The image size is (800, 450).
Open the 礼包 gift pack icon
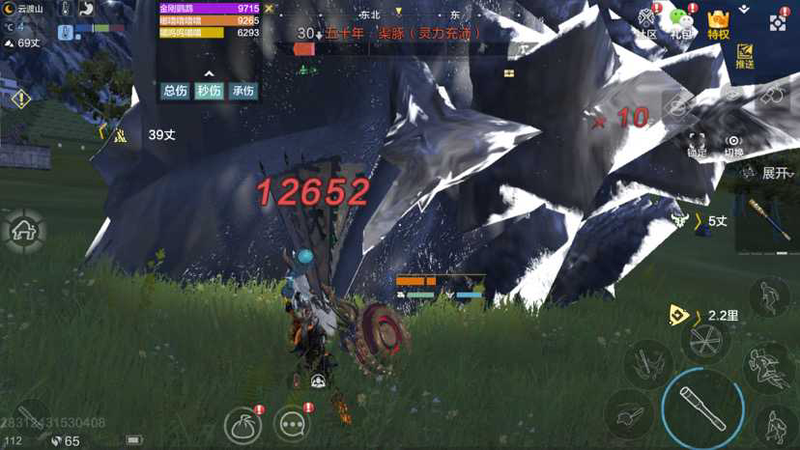[682, 22]
